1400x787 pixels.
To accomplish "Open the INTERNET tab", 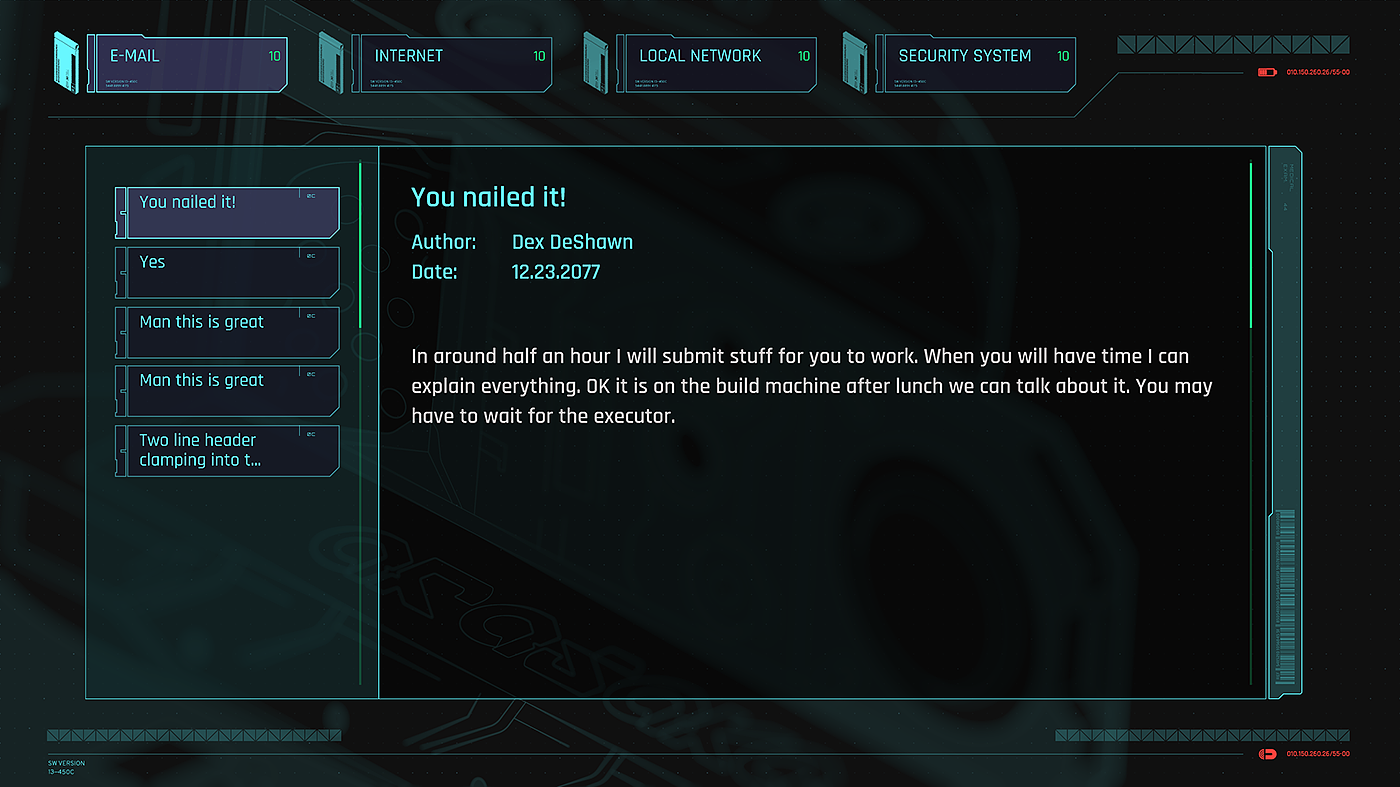I will click(x=452, y=63).
